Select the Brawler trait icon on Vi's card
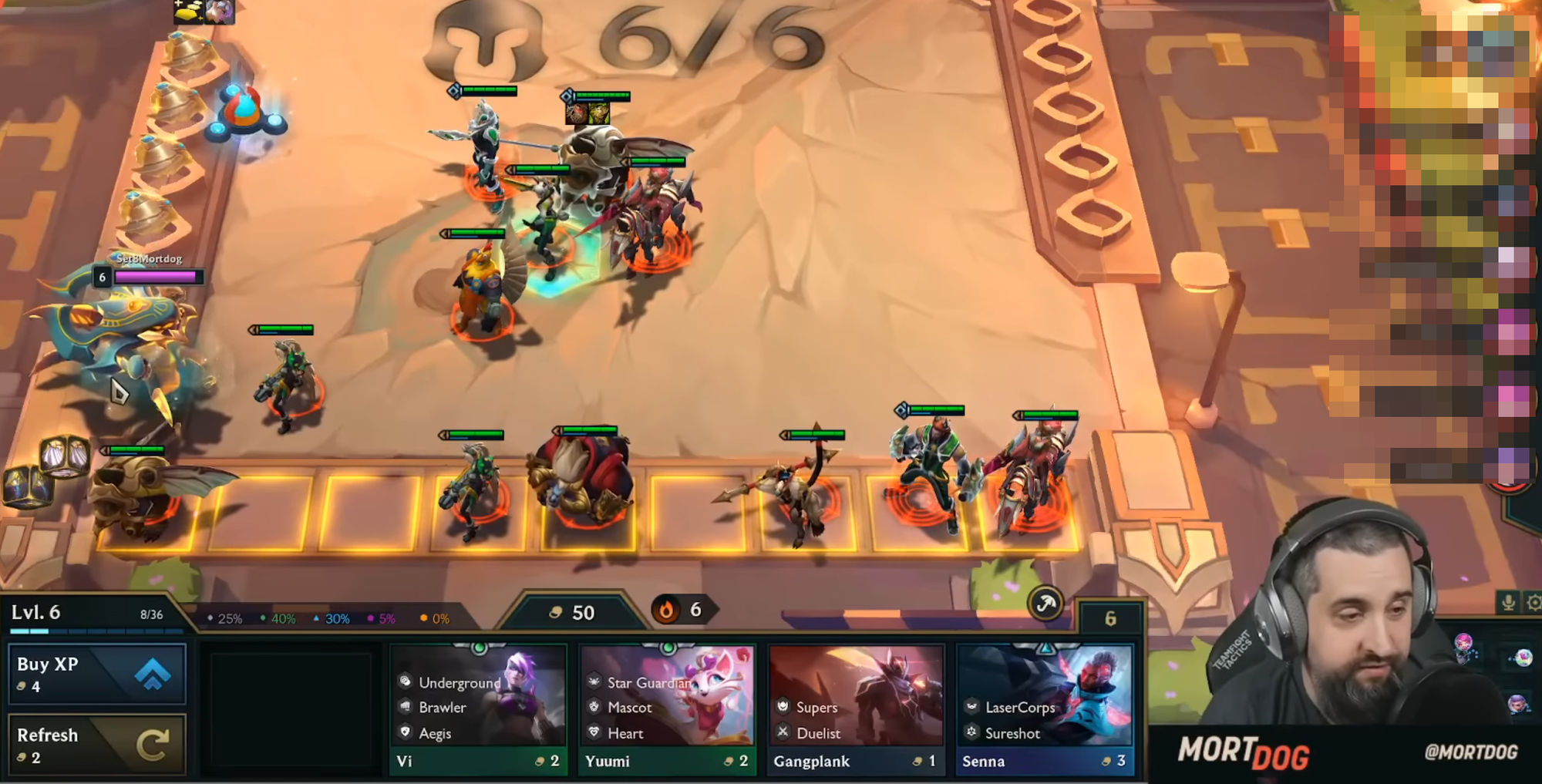The image size is (1542, 784). tap(405, 708)
